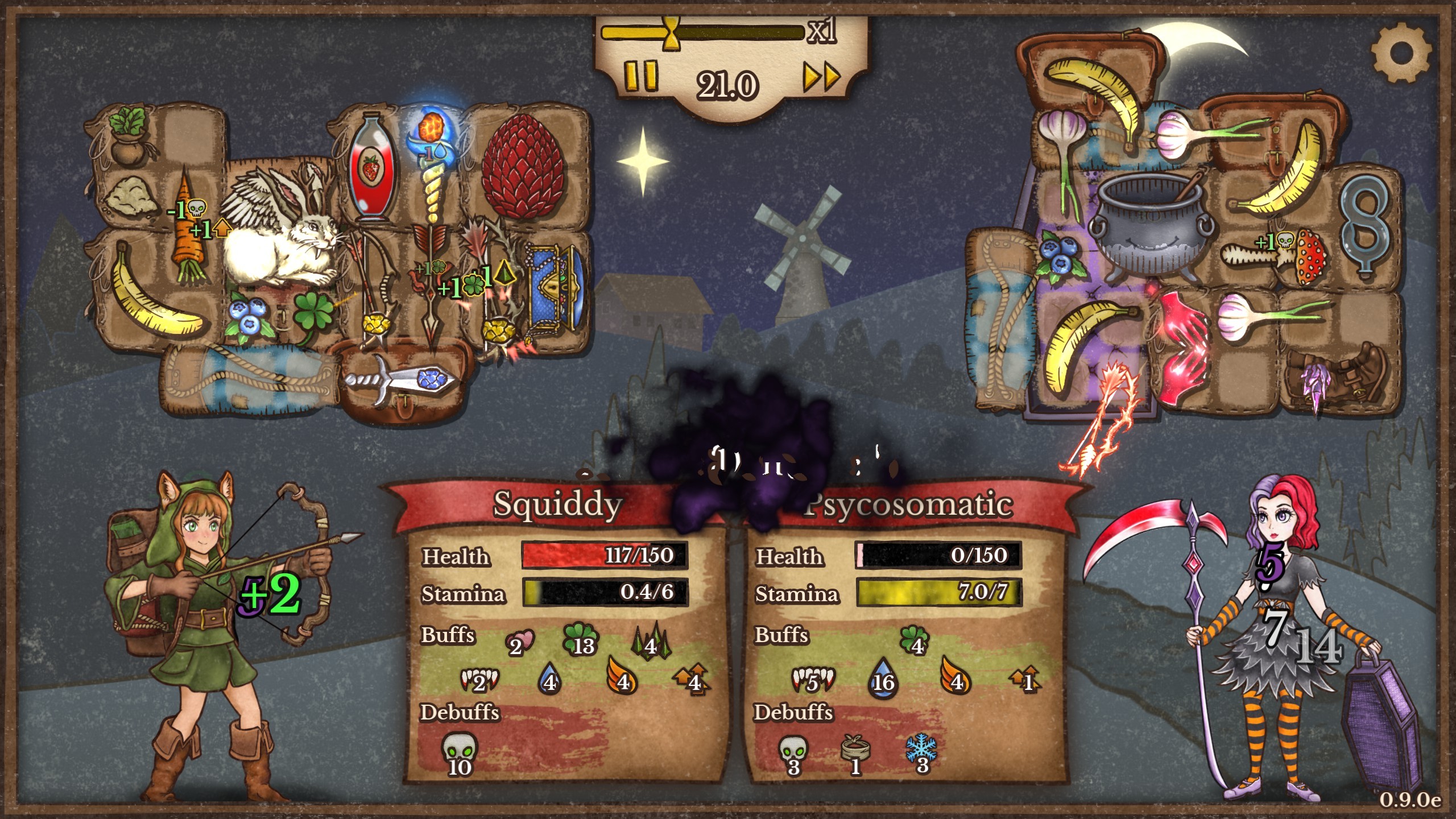The width and height of the screenshot is (1456, 819).
Task: Select the red glowing gloves item
Action: click(1184, 347)
